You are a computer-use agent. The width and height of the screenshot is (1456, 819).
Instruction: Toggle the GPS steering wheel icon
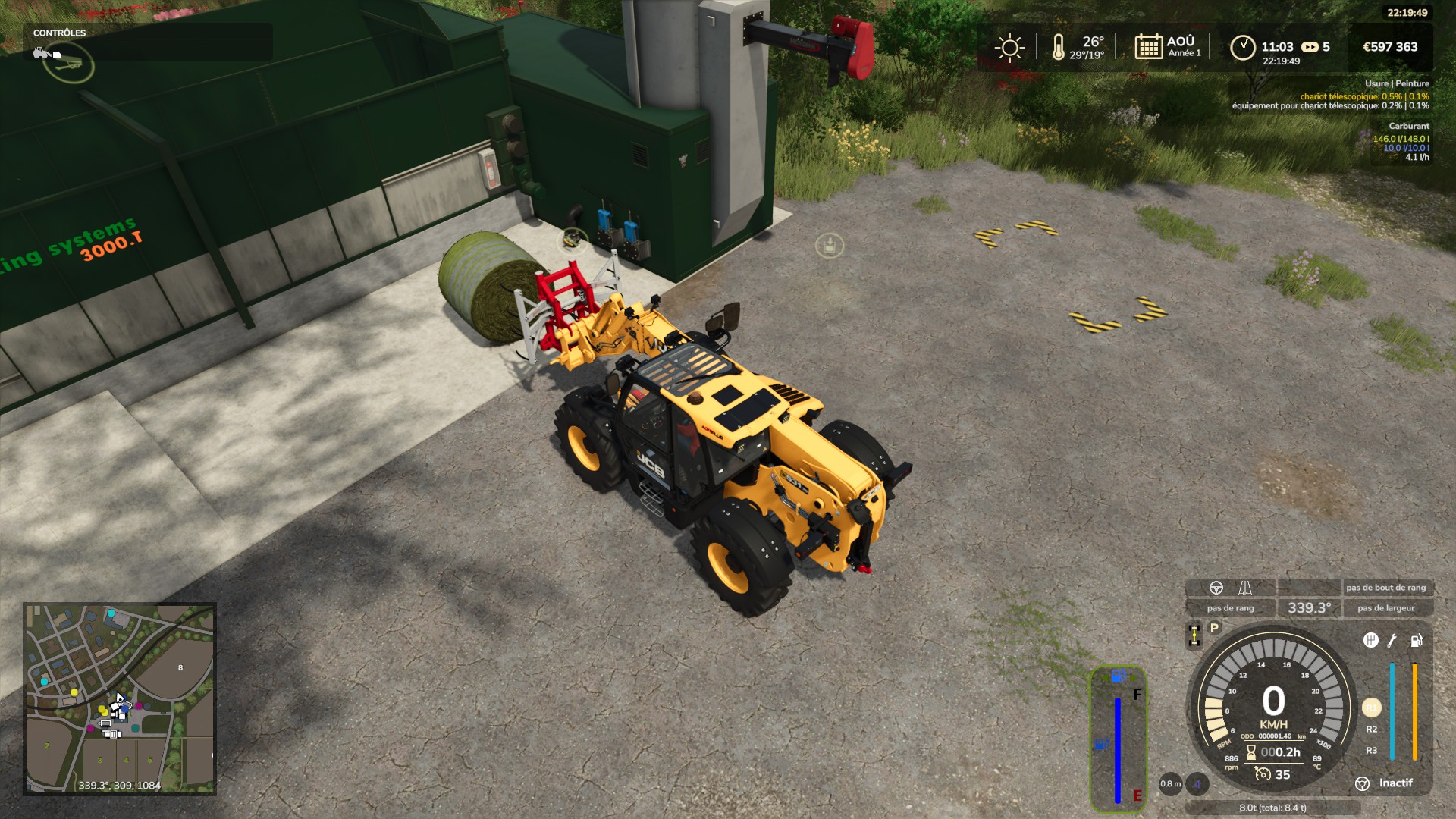(x=1216, y=588)
